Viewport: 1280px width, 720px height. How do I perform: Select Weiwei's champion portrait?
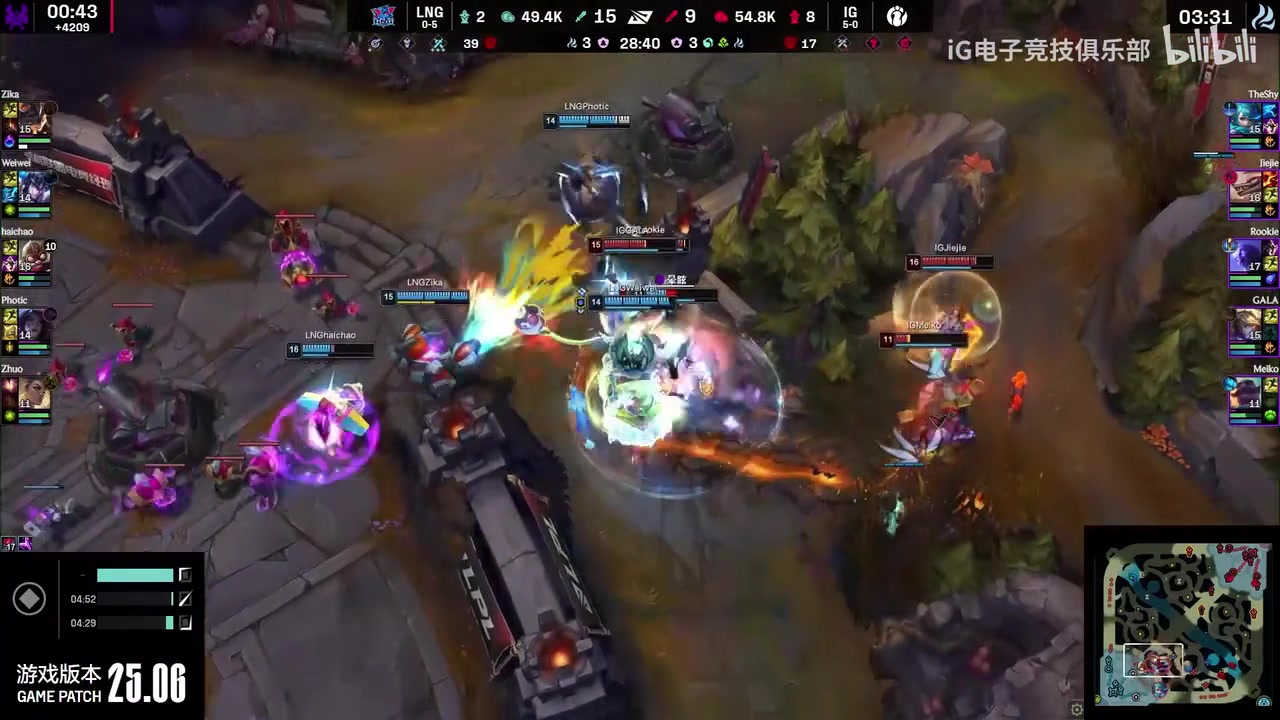pyautogui.click(x=35, y=187)
